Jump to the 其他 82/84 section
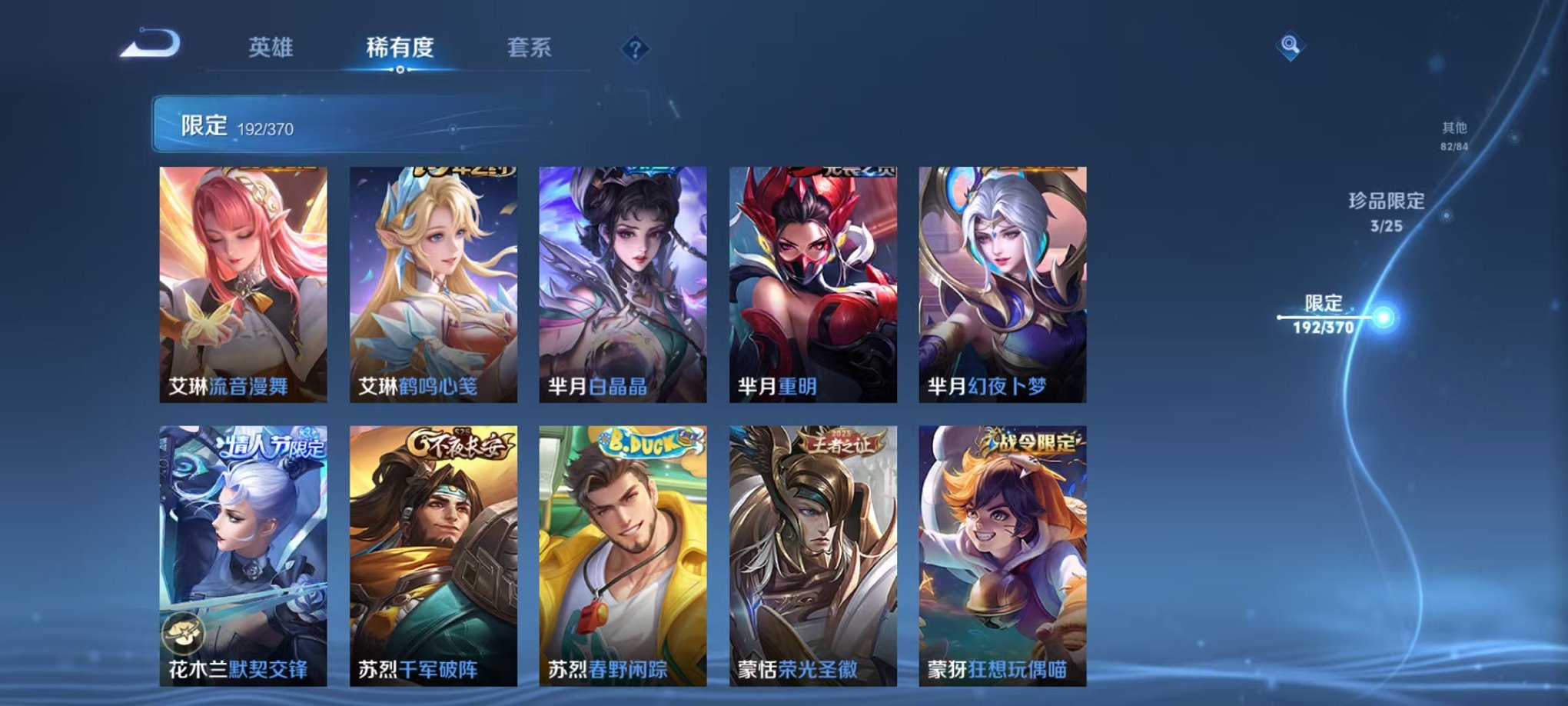The image size is (1568, 706). 1453,137
